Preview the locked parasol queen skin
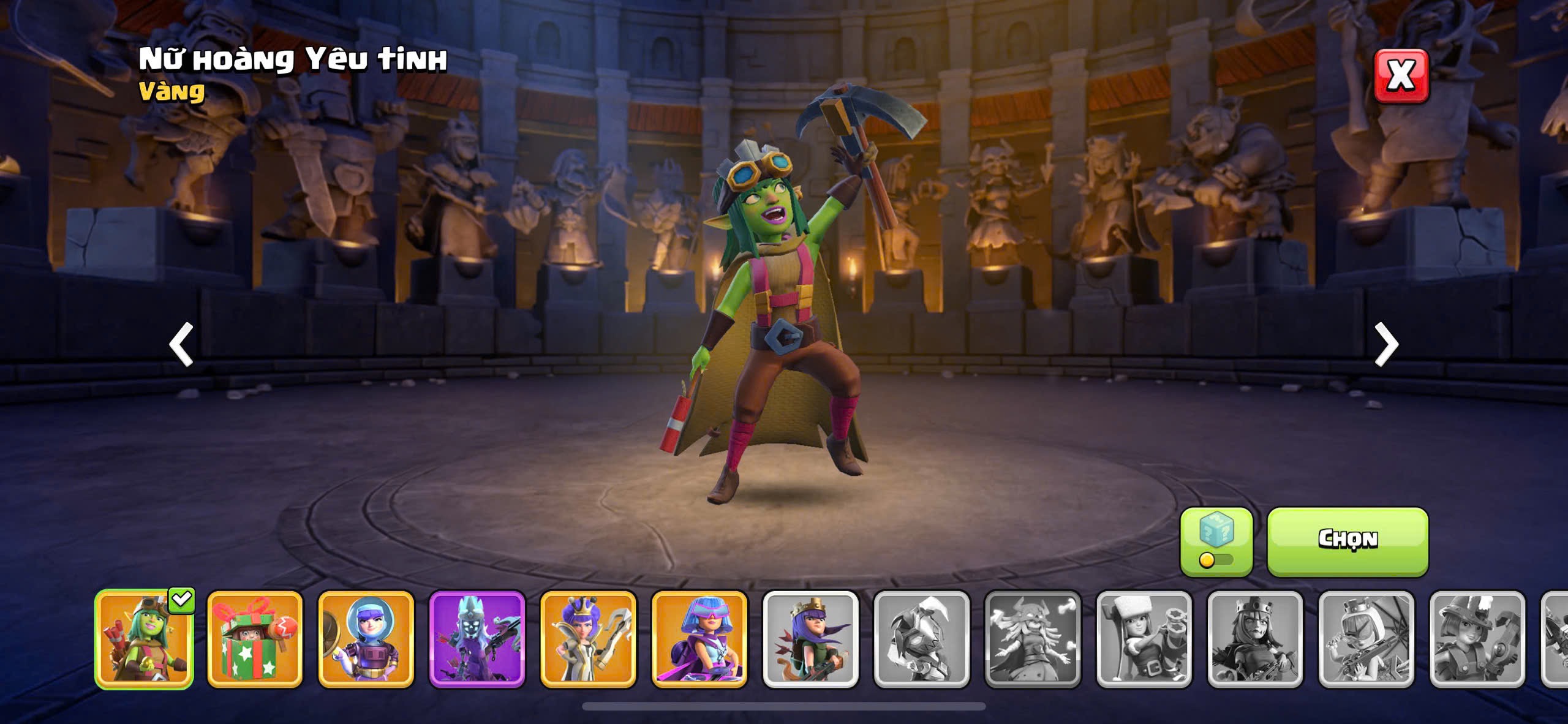Viewport: 1568px width, 724px height. pyautogui.click(x=1366, y=639)
